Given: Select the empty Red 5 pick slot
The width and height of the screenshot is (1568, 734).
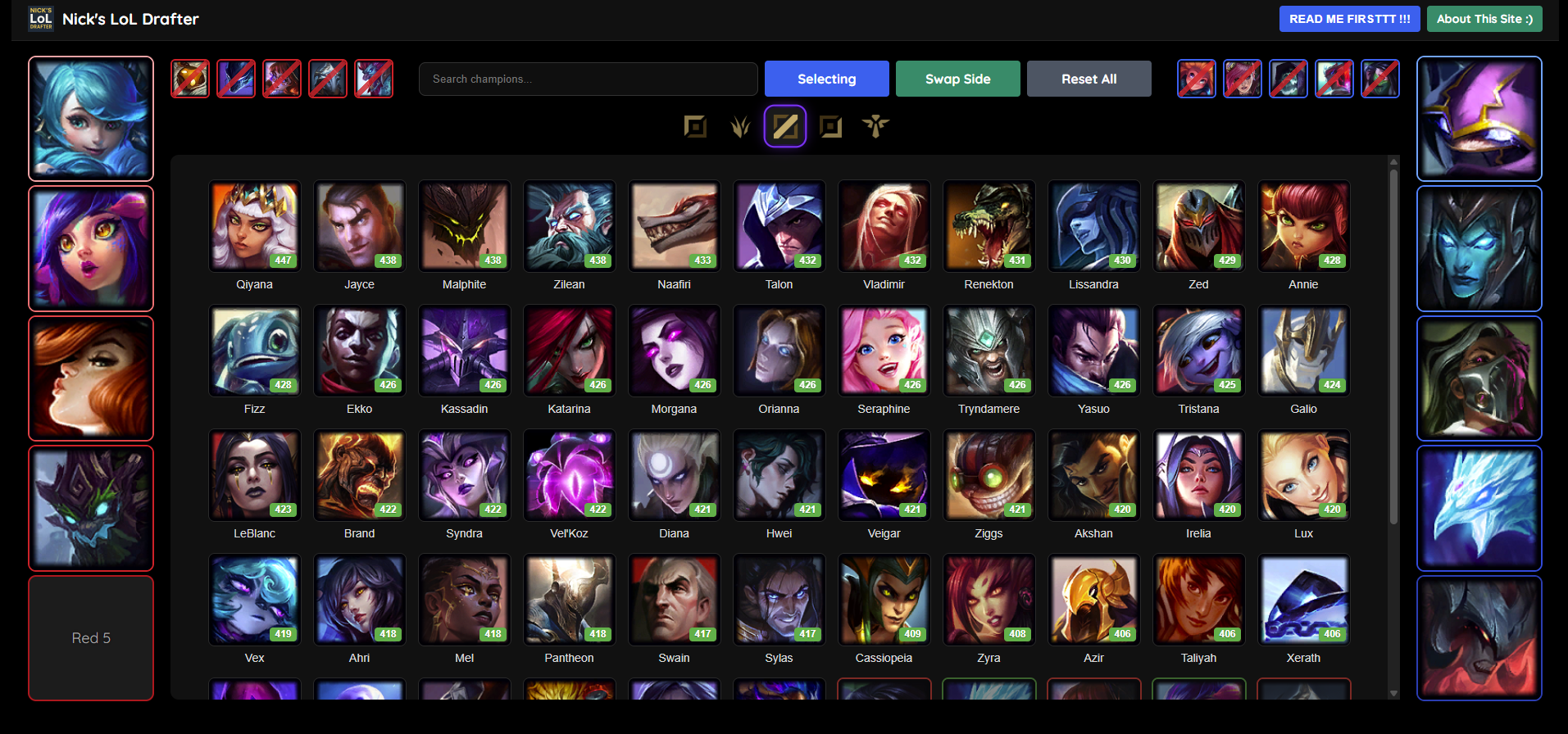Looking at the screenshot, I should point(91,638).
